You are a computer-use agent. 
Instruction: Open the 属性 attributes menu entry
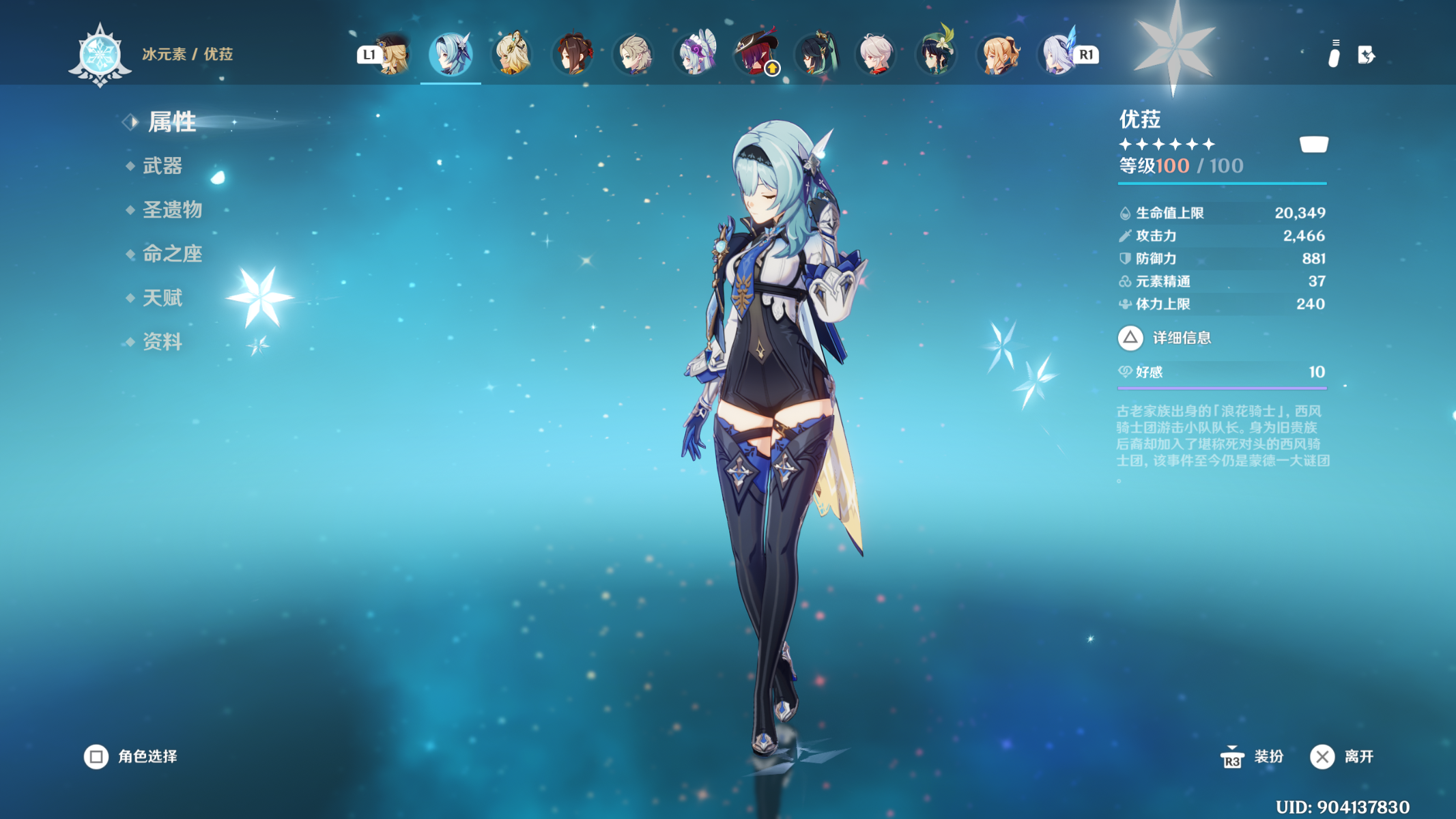(171, 122)
